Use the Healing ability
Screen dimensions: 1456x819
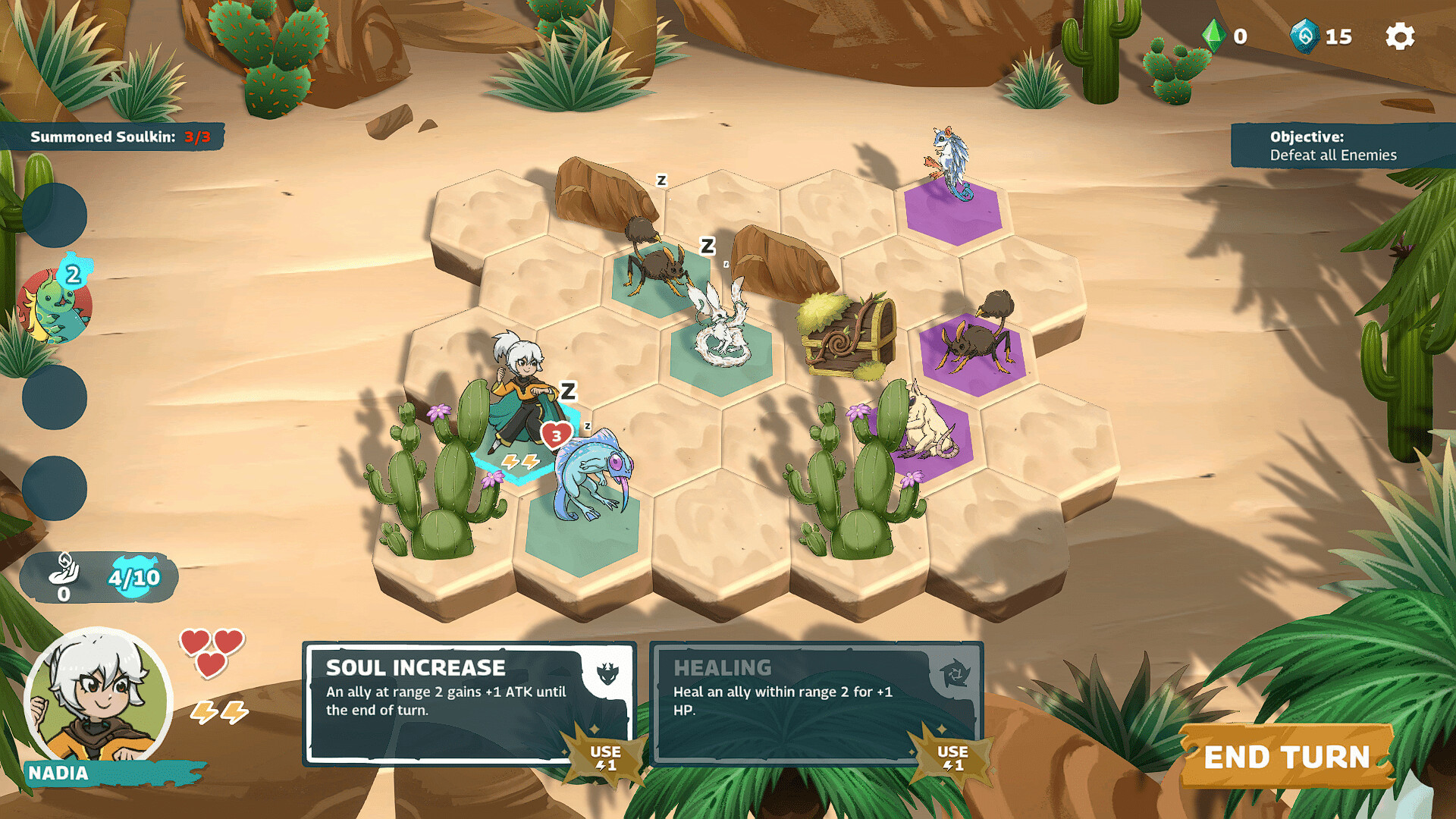coord(952,758)
